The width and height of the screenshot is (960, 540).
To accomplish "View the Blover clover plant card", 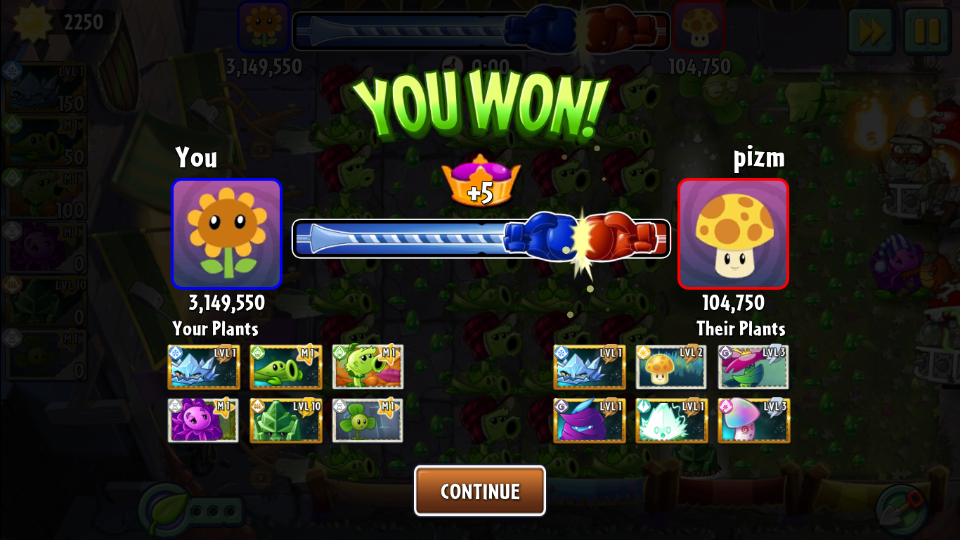I will click(x=368, y=421).
